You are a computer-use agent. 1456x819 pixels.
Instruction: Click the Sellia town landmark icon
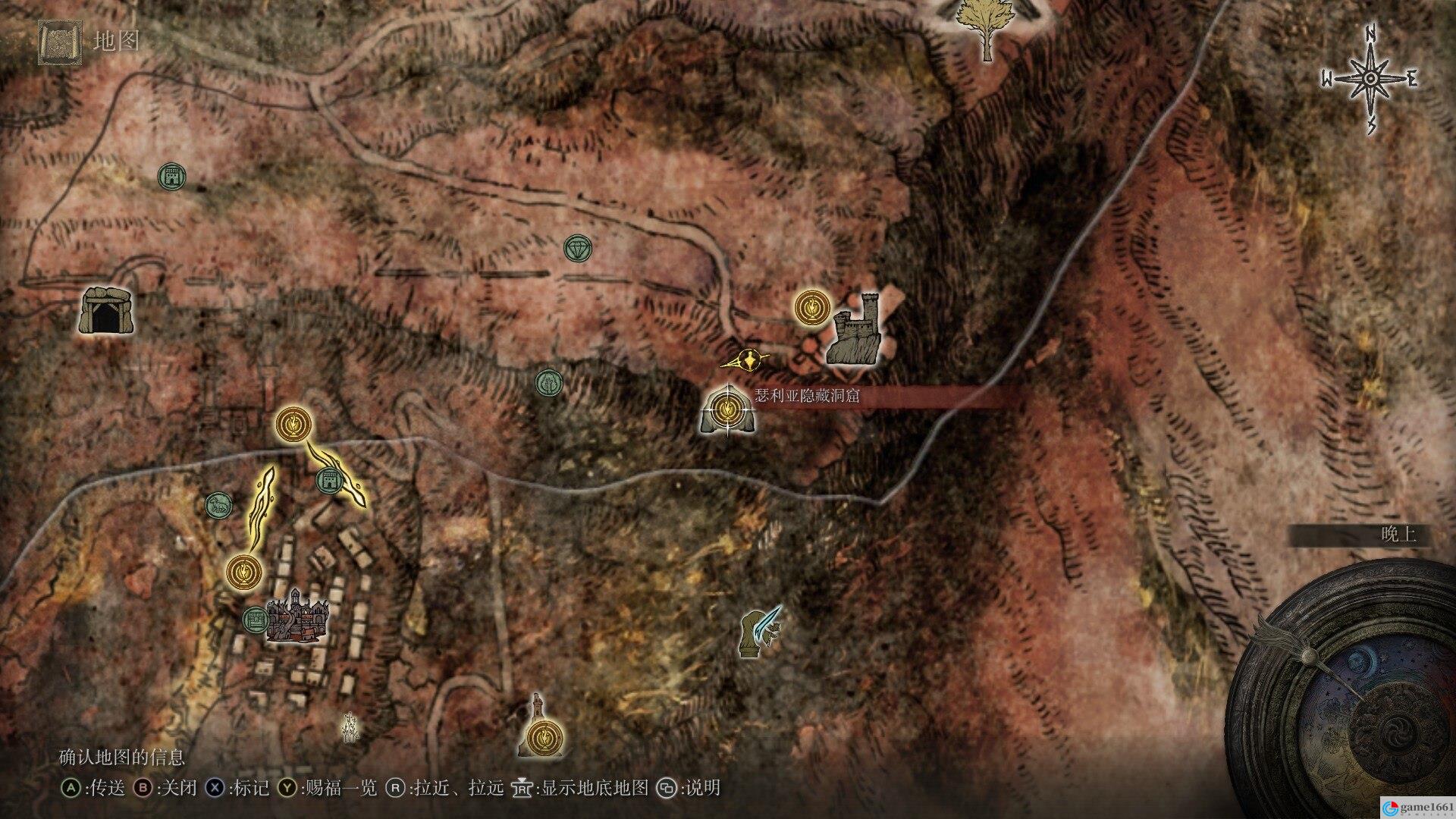[297, 616]
